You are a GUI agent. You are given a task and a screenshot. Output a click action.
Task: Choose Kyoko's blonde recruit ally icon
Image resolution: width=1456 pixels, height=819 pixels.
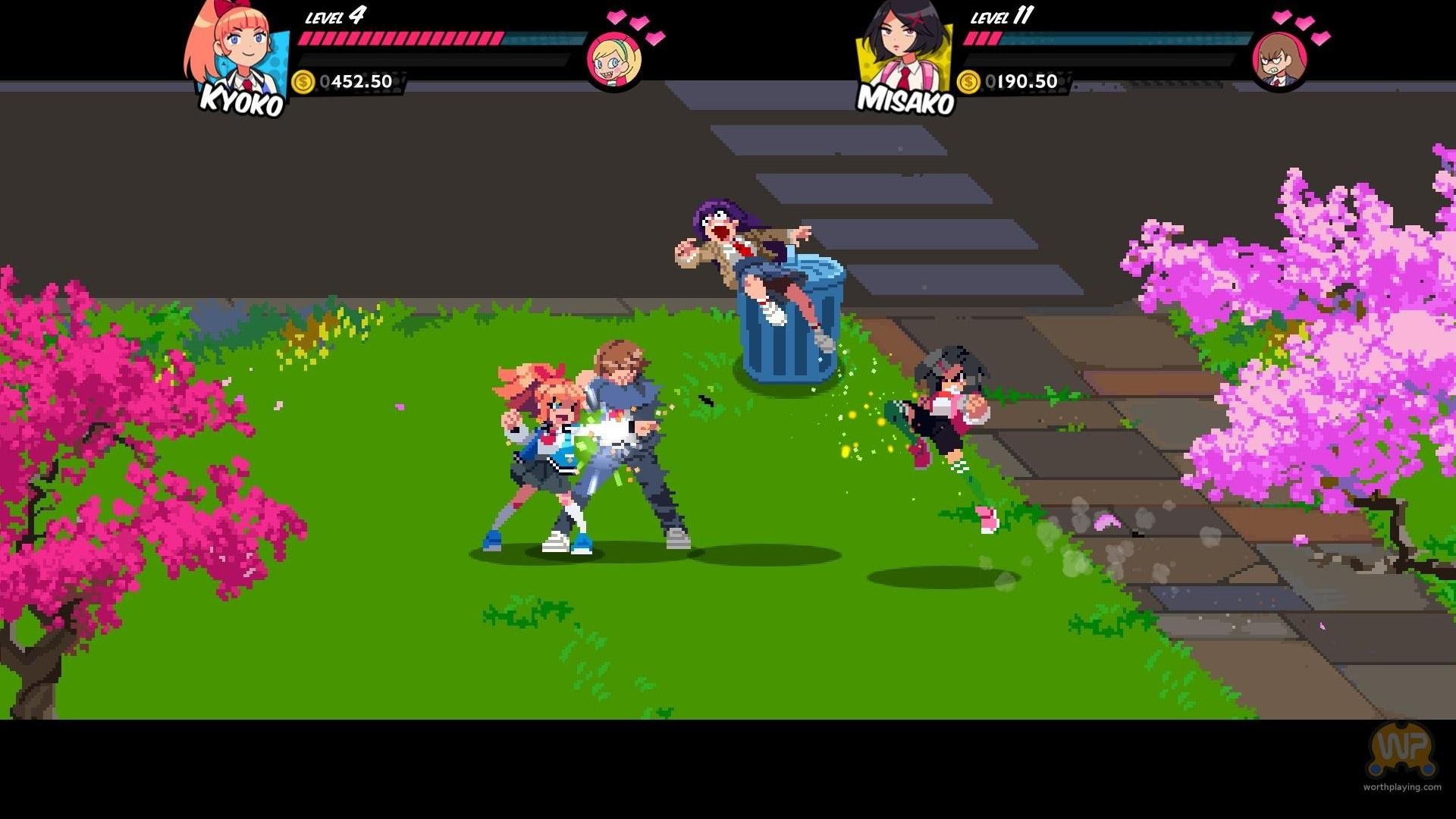point(613,59)
